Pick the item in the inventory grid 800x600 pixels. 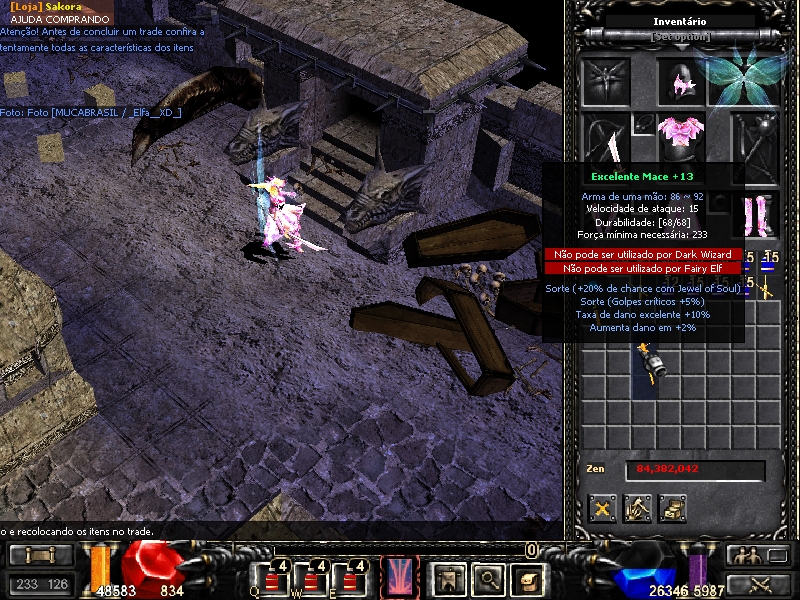pyautogui.click(x=654, y=360)
